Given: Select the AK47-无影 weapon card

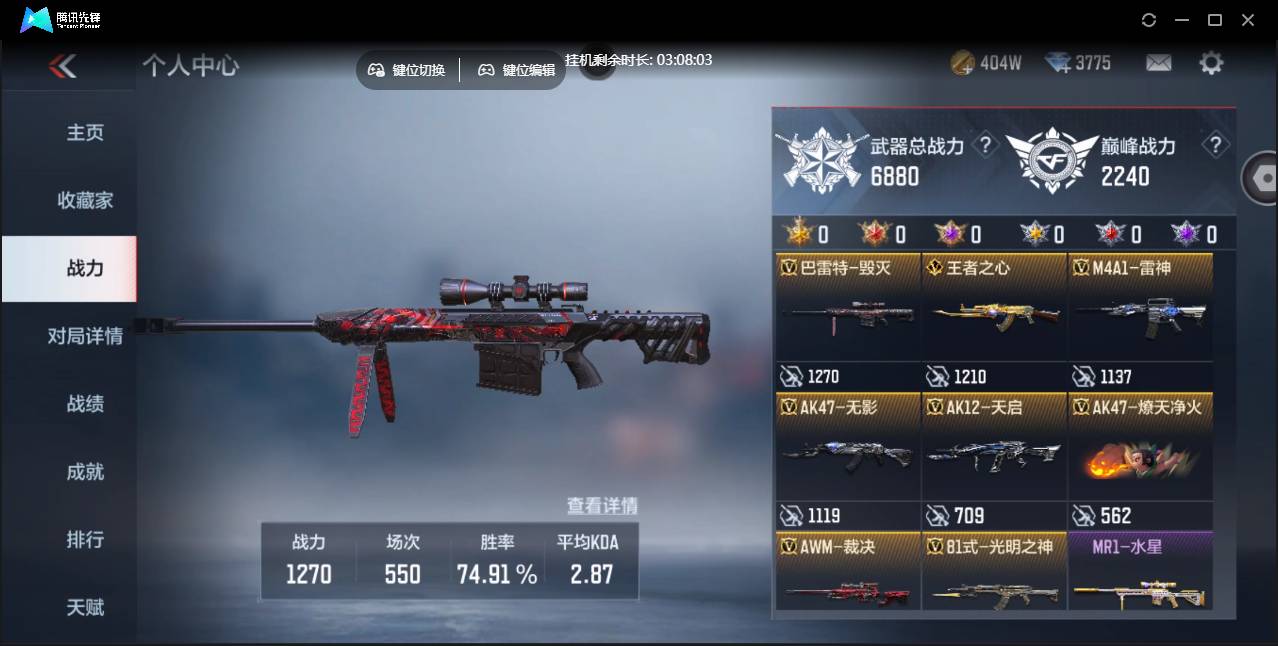Looking at the screenshot, I should [847, 447].
